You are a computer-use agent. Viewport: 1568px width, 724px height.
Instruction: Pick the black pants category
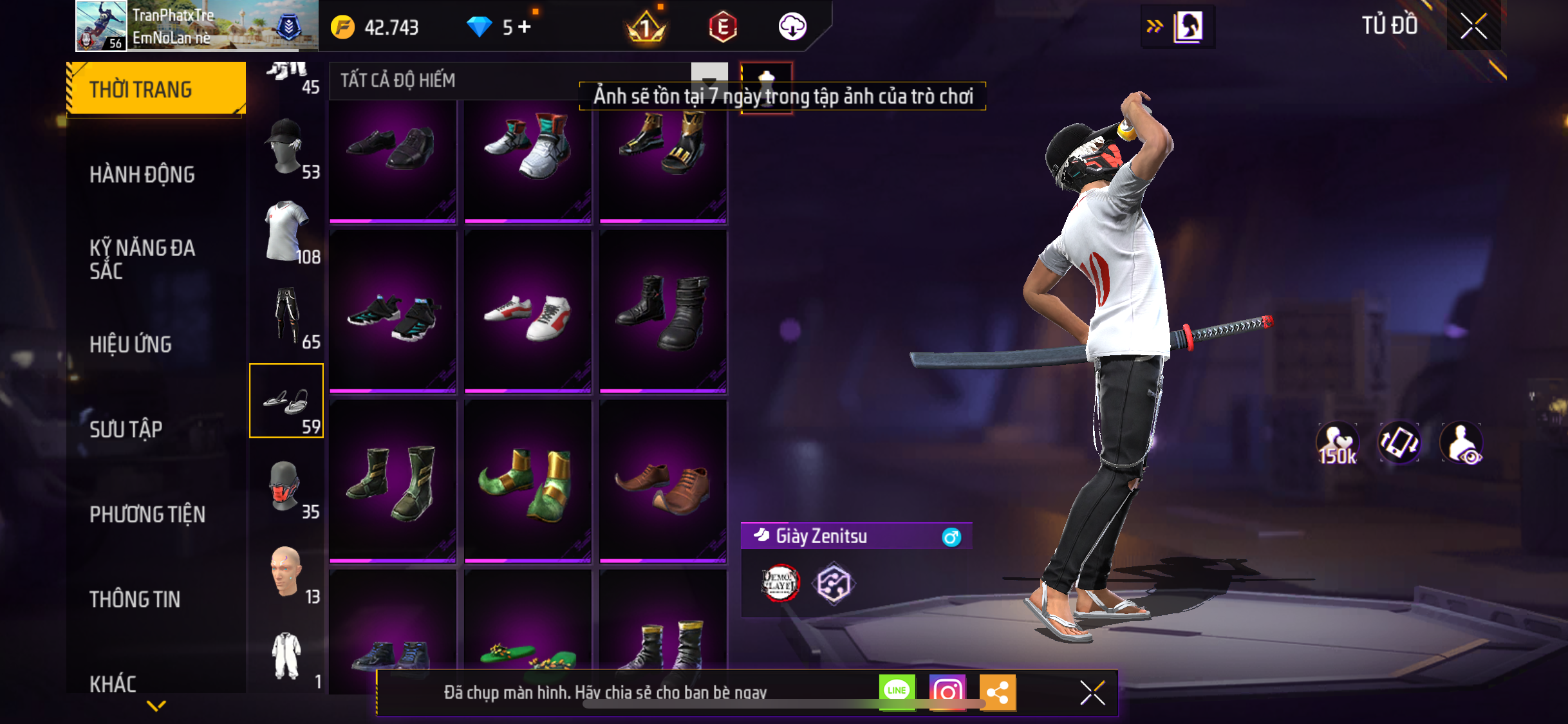coord(286,317)
